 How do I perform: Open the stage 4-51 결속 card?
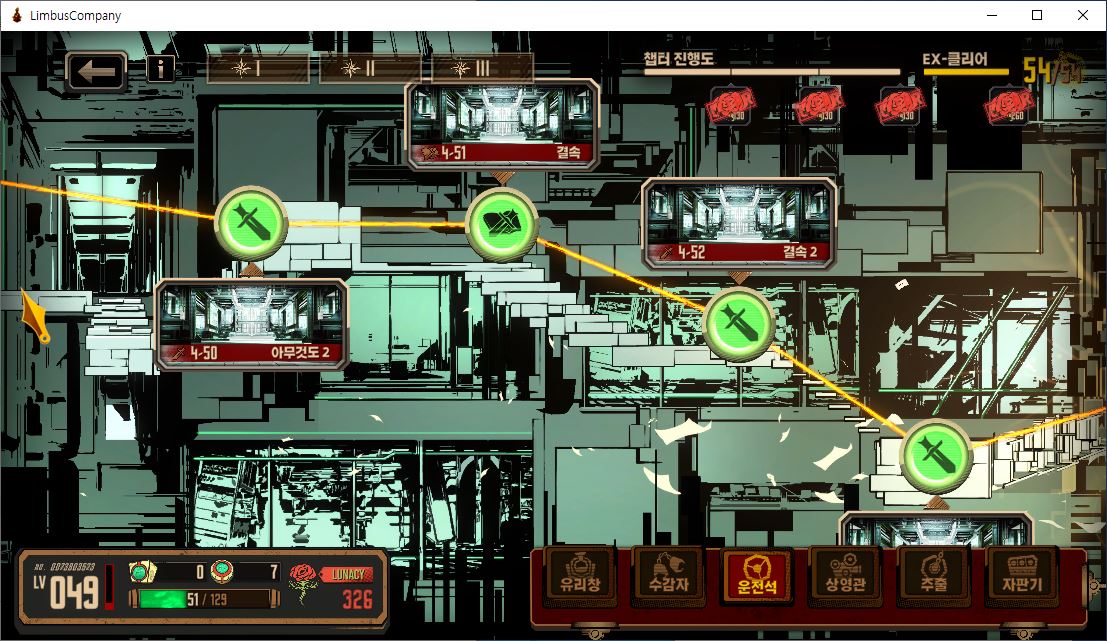503,126
